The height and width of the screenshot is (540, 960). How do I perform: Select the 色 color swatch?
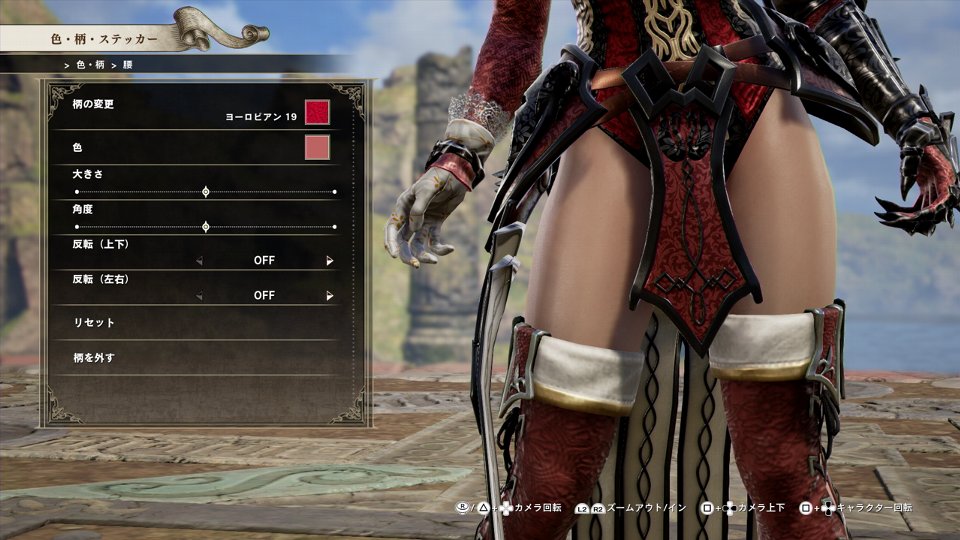pyautogui.click(x=317, y=148)
